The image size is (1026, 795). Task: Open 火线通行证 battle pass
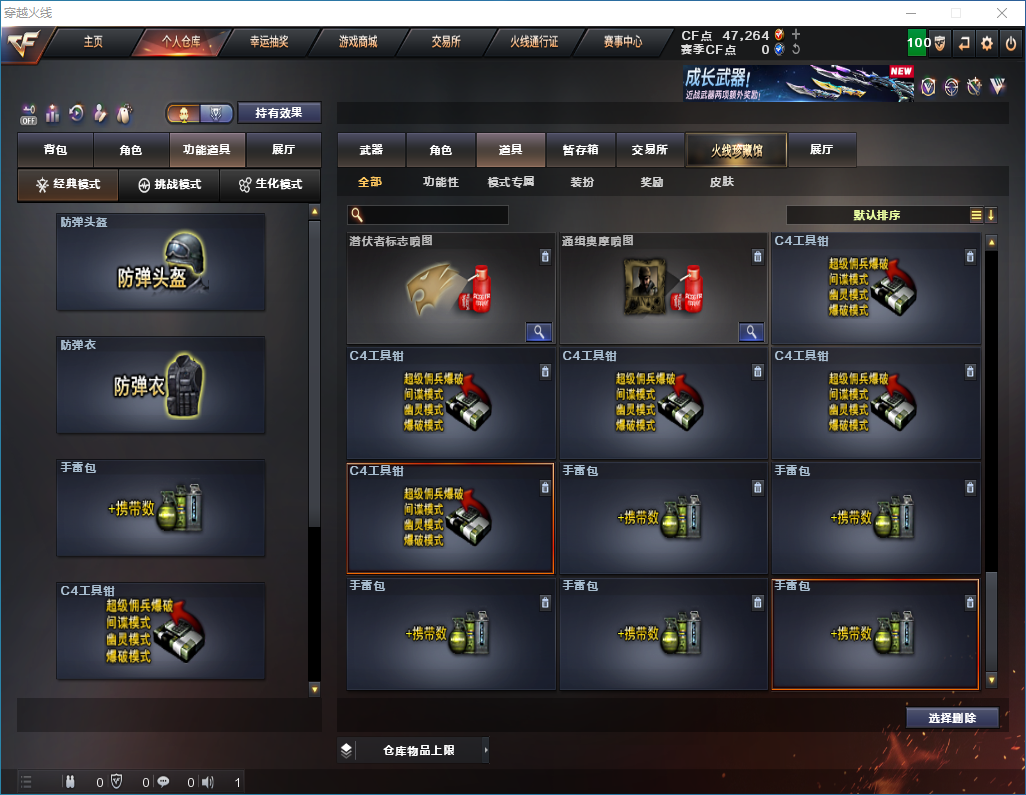534,42
